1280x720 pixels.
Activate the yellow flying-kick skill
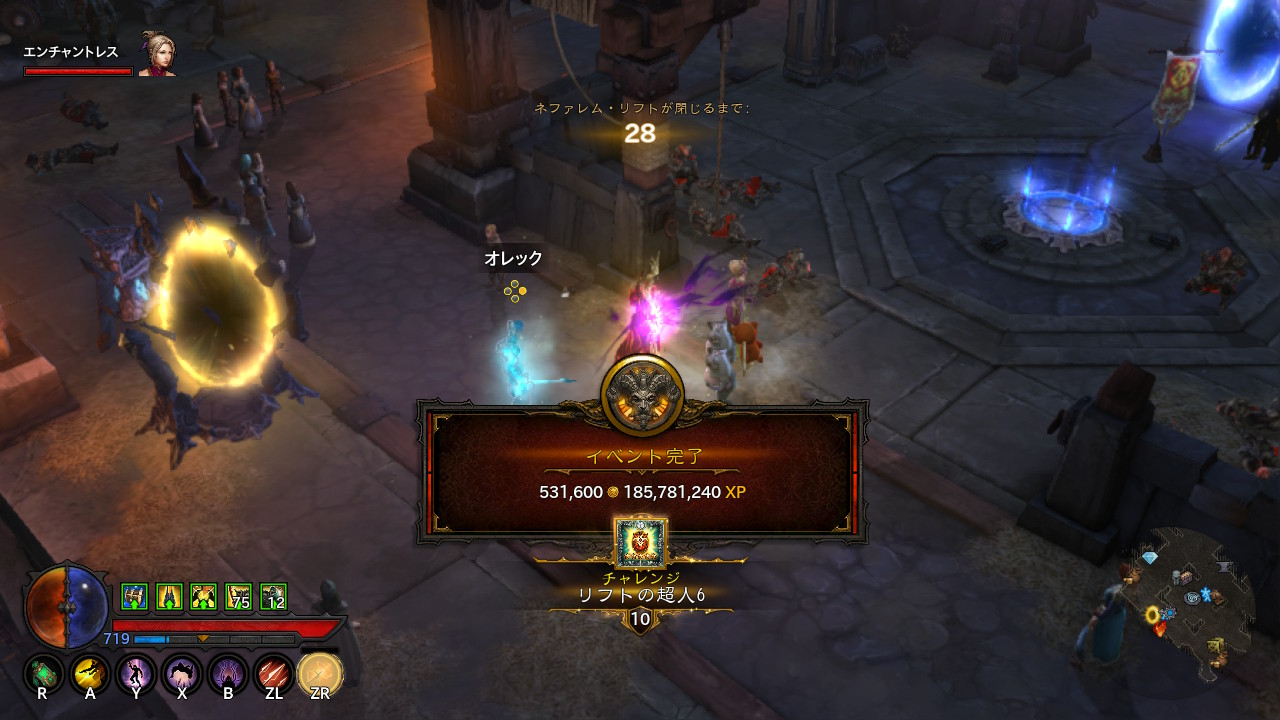click(x=90, y=674)
